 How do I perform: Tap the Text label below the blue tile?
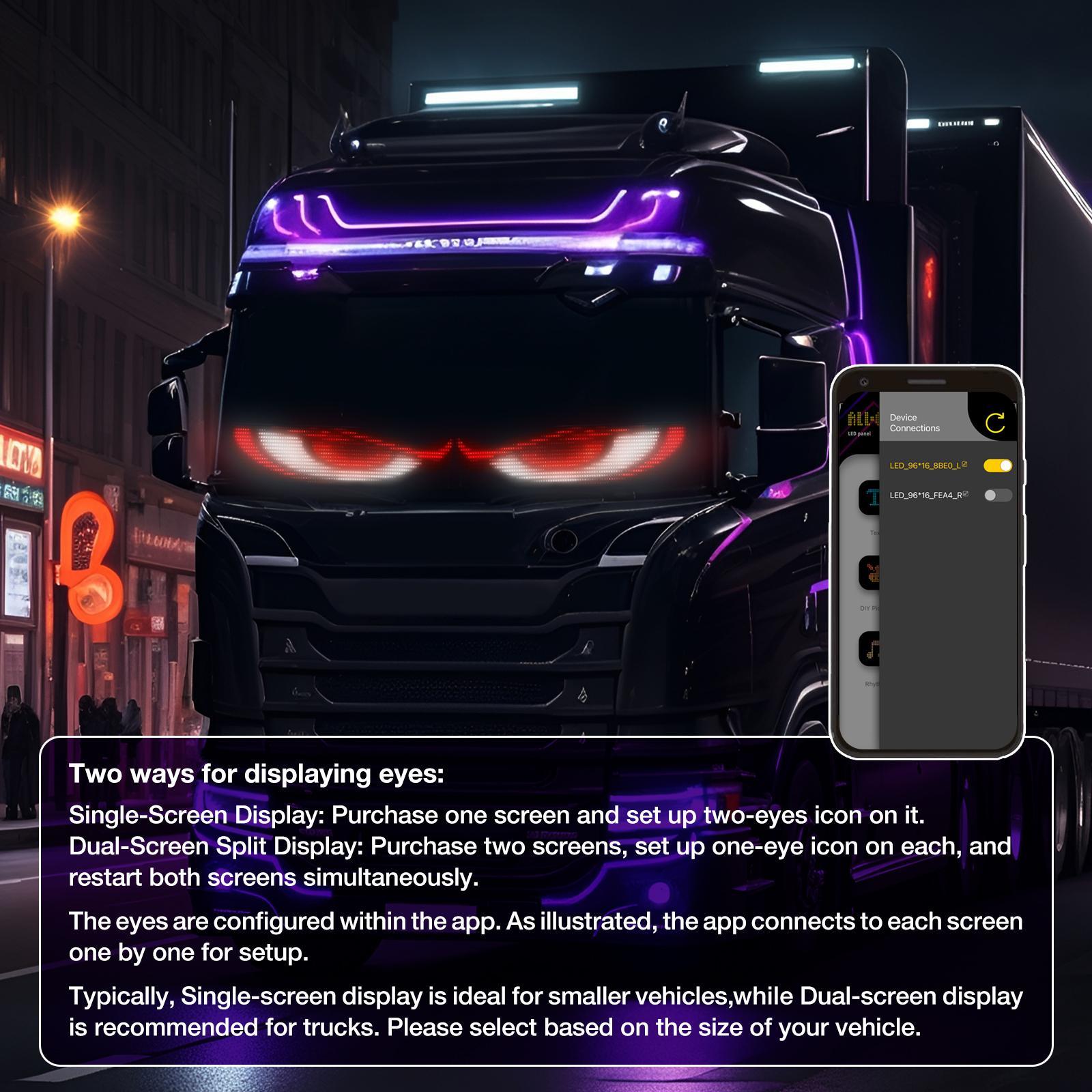(875, 533)
